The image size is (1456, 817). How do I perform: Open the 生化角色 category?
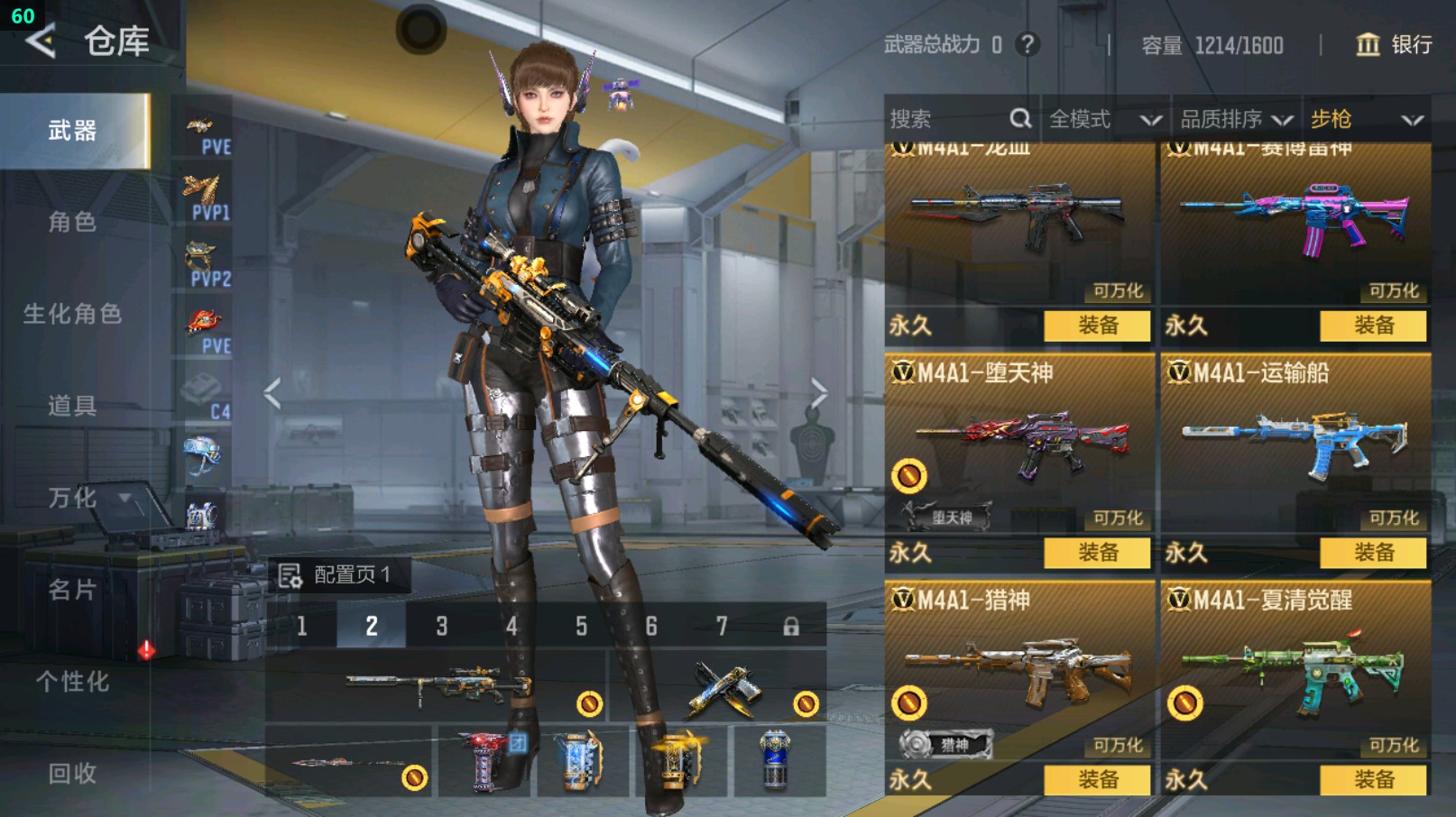point(72,314)
